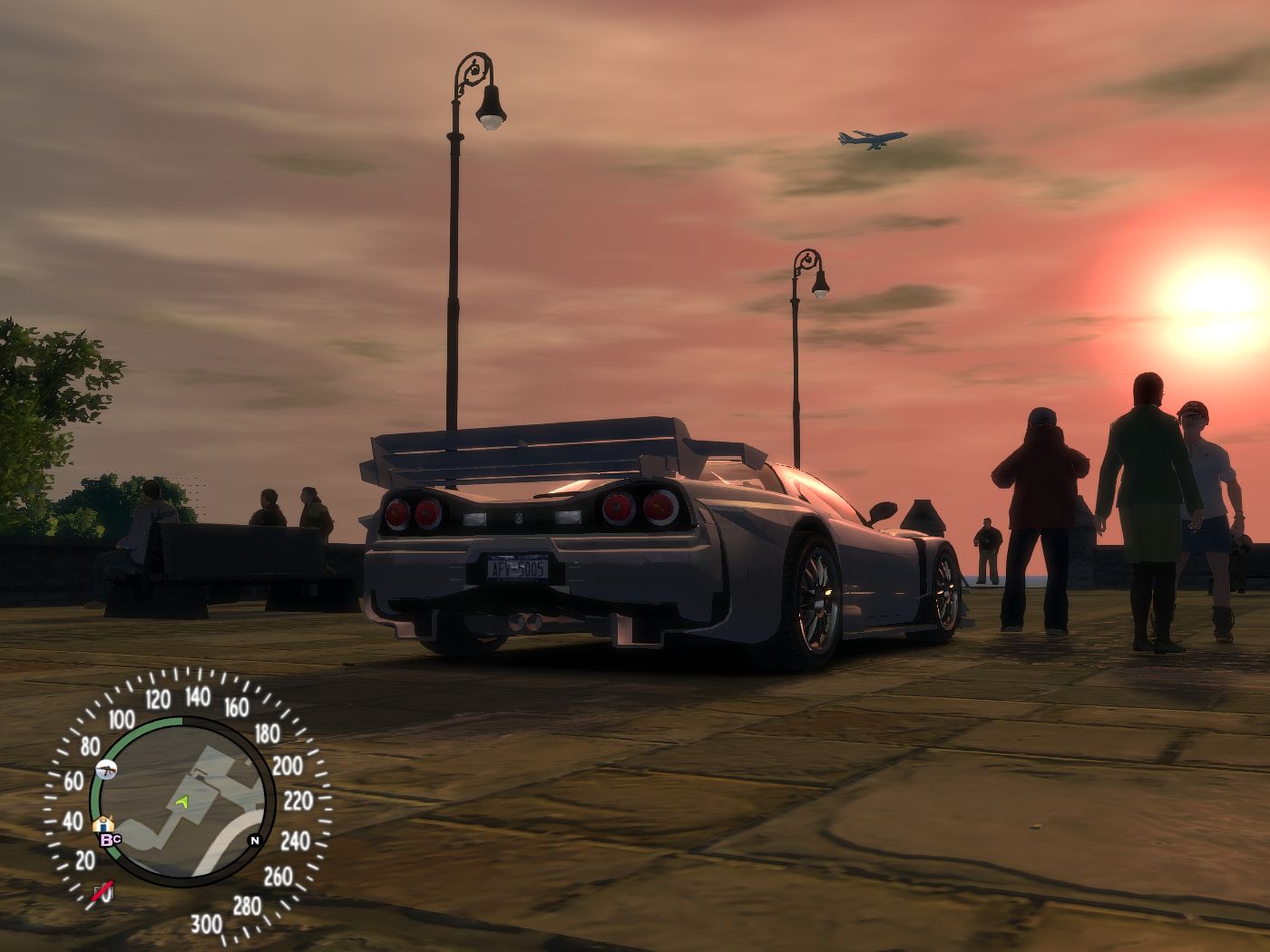Viewport: 1270px width, 952px height.
Task: Select the pink BC contact blip
Action: click(x=110, y=840)
